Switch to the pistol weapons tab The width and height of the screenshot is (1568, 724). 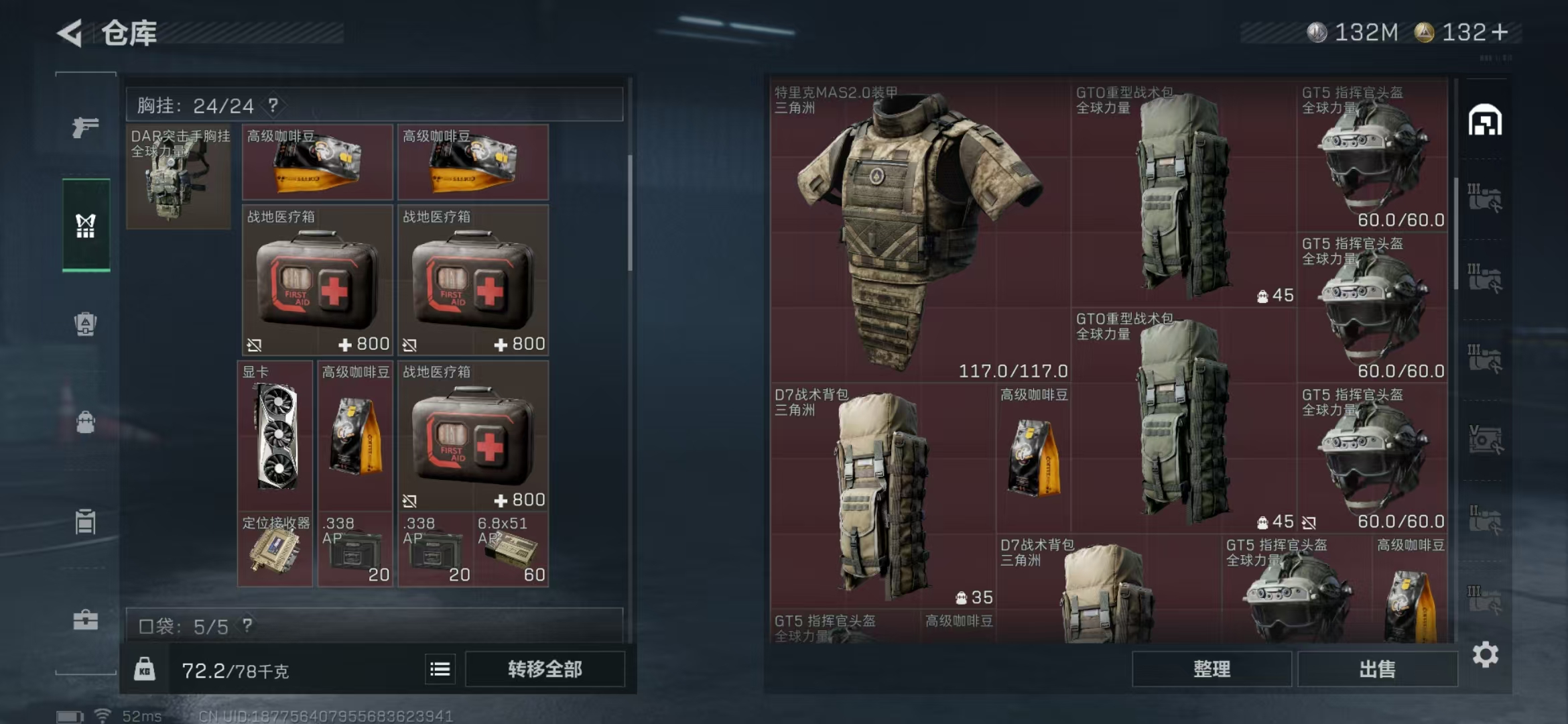pyautogui.click(x=86, y=127)
